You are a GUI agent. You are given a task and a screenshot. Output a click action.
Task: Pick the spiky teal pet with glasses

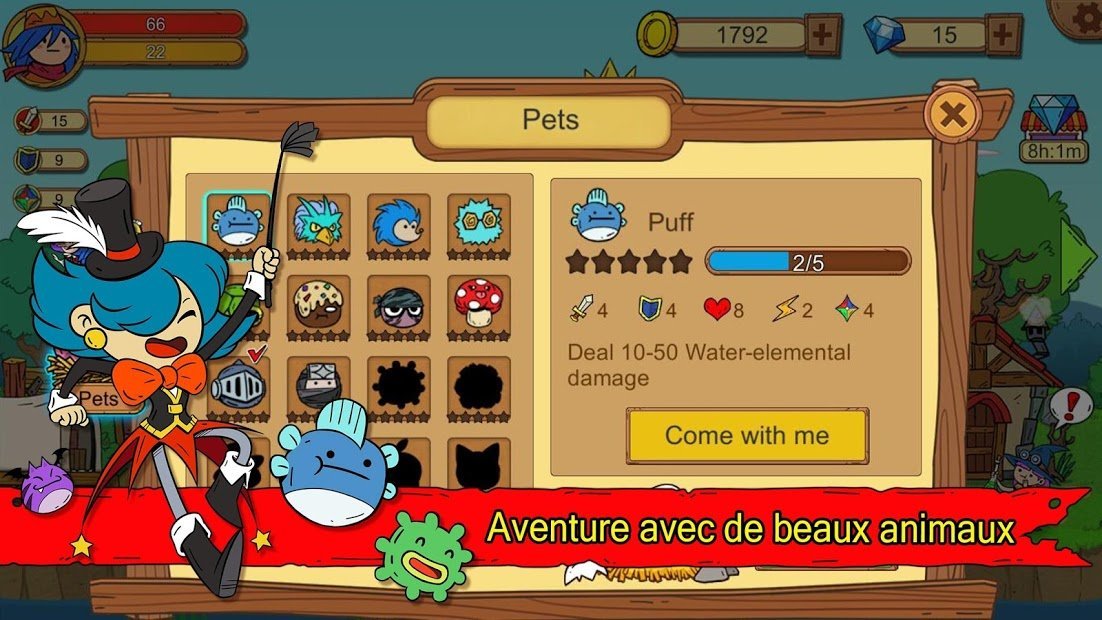coord(478,222)
